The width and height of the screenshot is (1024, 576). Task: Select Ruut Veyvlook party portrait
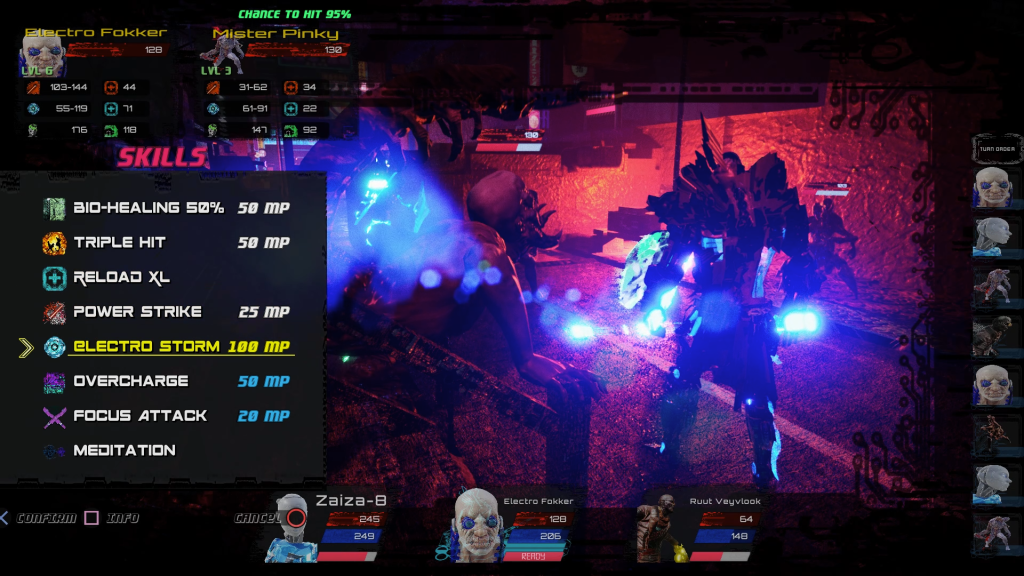point(659,527)
